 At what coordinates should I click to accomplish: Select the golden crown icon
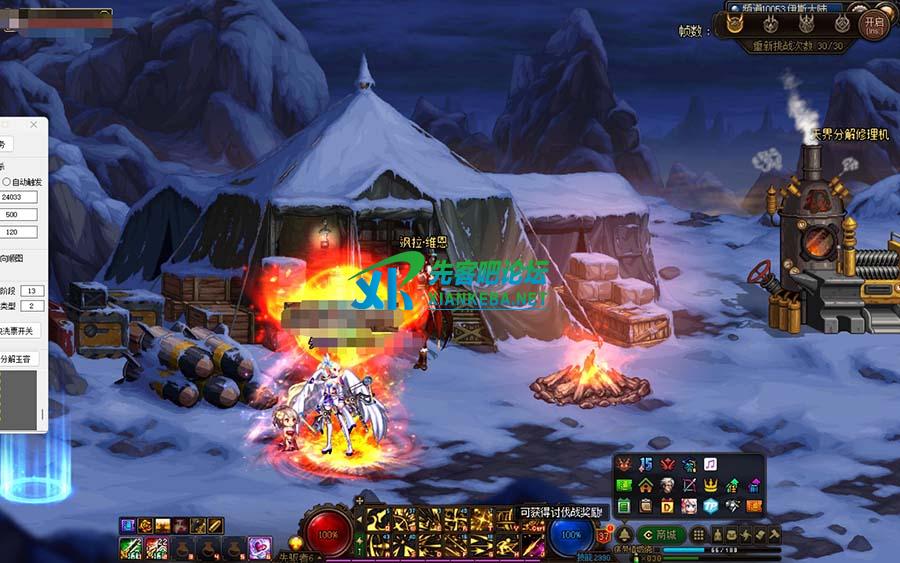coord(711,486)
